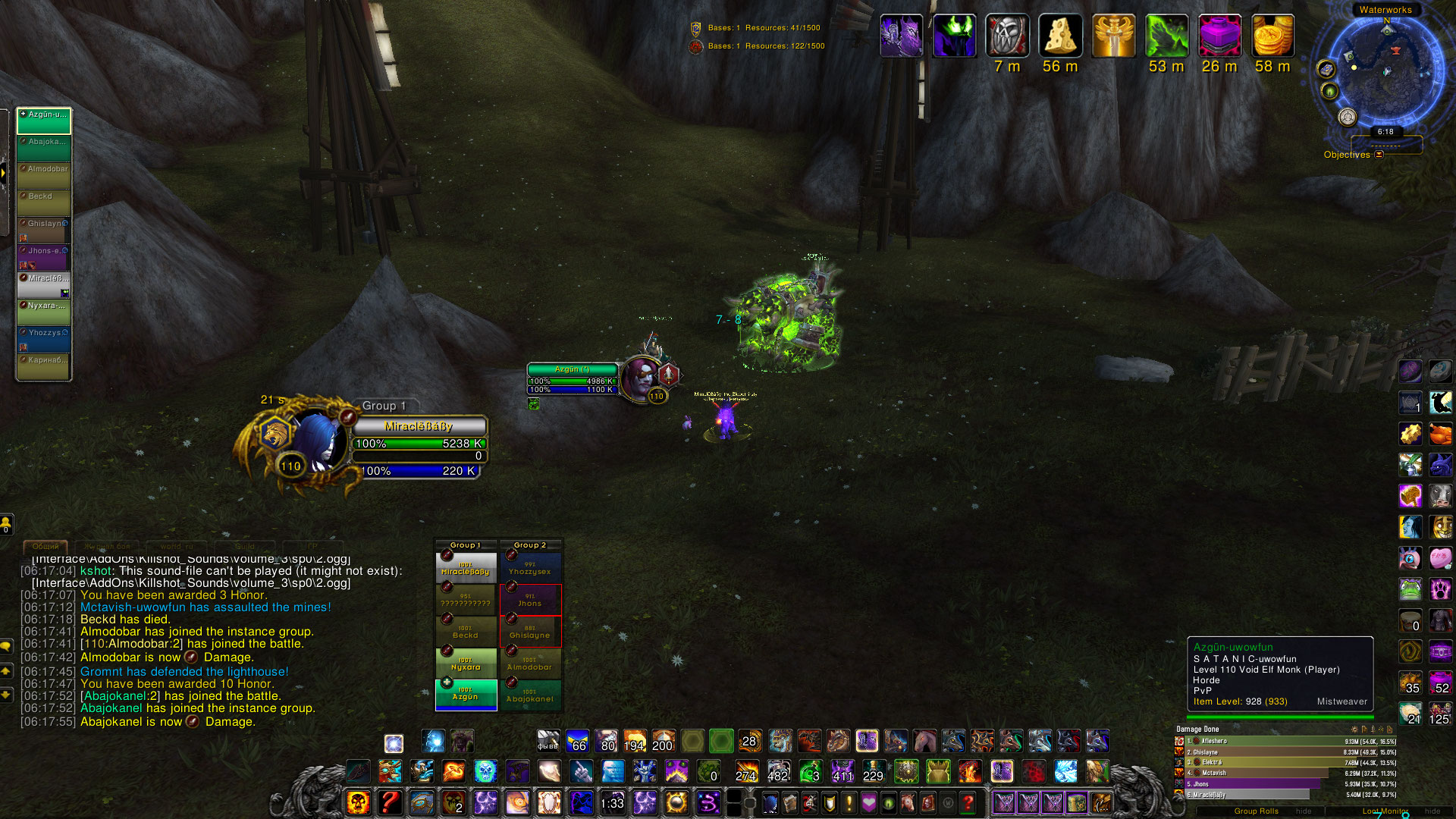
Task: Click the minimap calendar book button
Action: coord(1326,70)
